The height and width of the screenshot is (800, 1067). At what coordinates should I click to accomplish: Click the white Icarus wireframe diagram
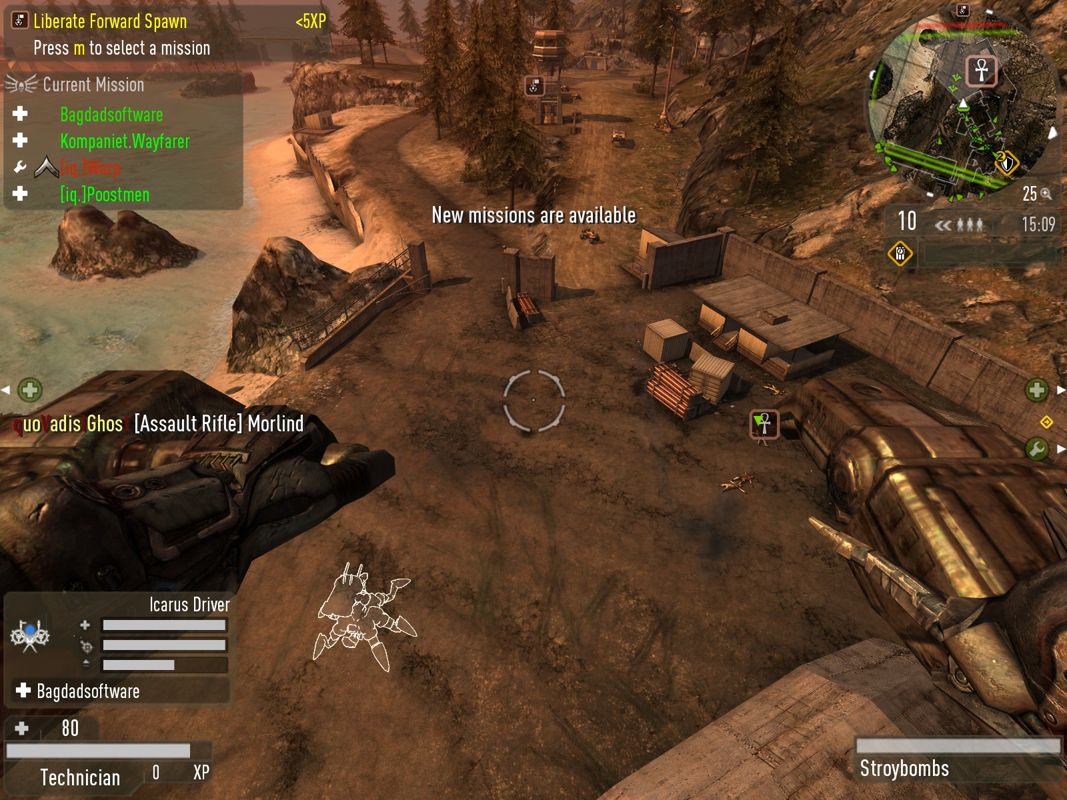pyautogui.click(x=364, y=612)
